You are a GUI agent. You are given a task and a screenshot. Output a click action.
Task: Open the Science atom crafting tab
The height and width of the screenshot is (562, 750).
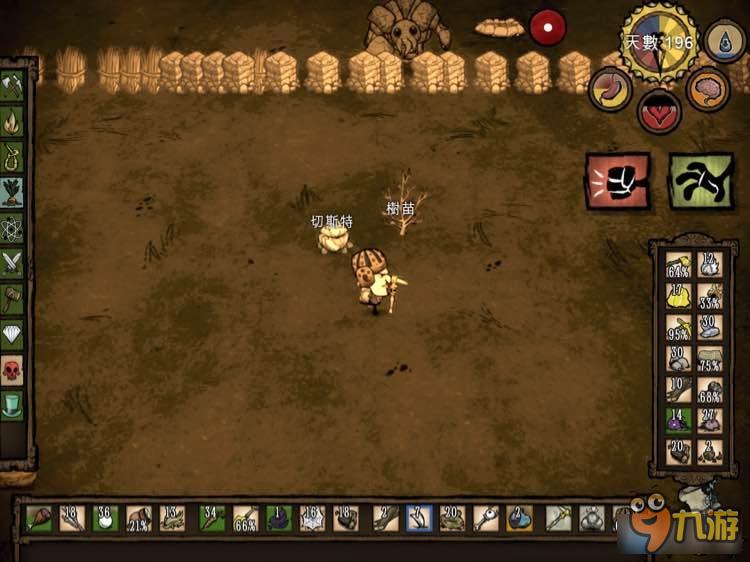13,227
